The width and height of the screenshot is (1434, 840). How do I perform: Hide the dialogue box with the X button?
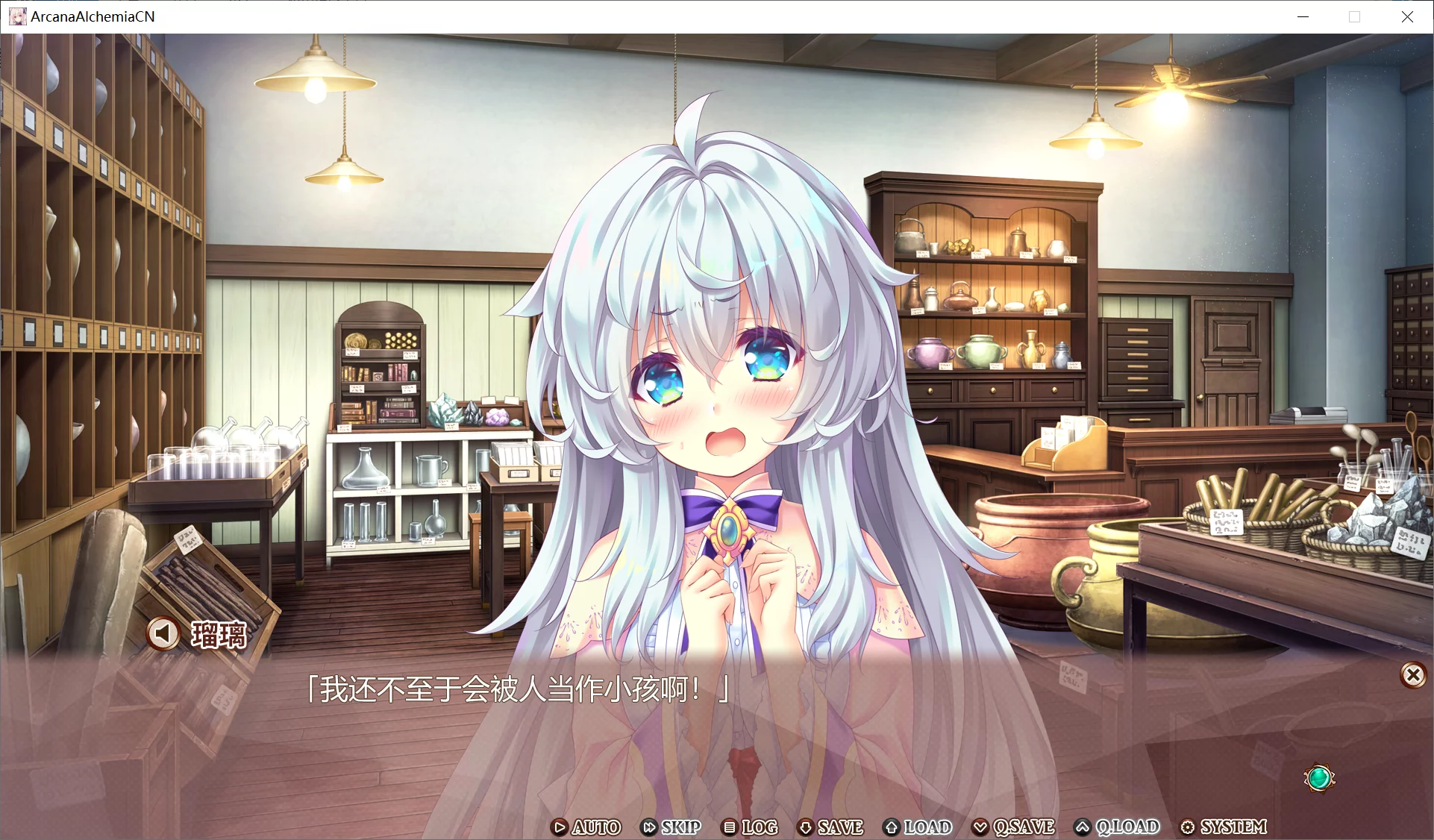[1413, 676]
